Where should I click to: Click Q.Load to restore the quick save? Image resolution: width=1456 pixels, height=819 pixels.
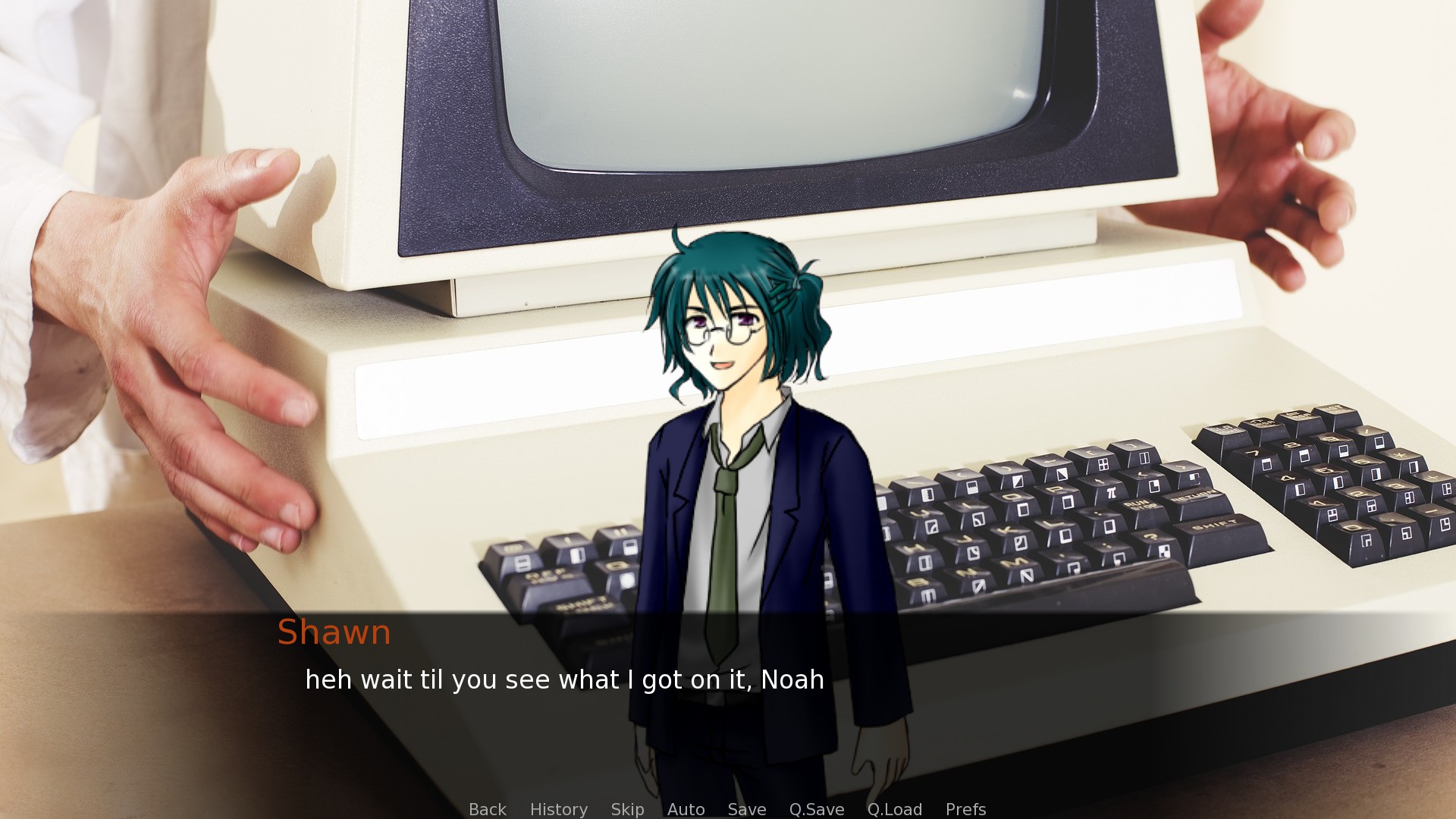(896, 809)
